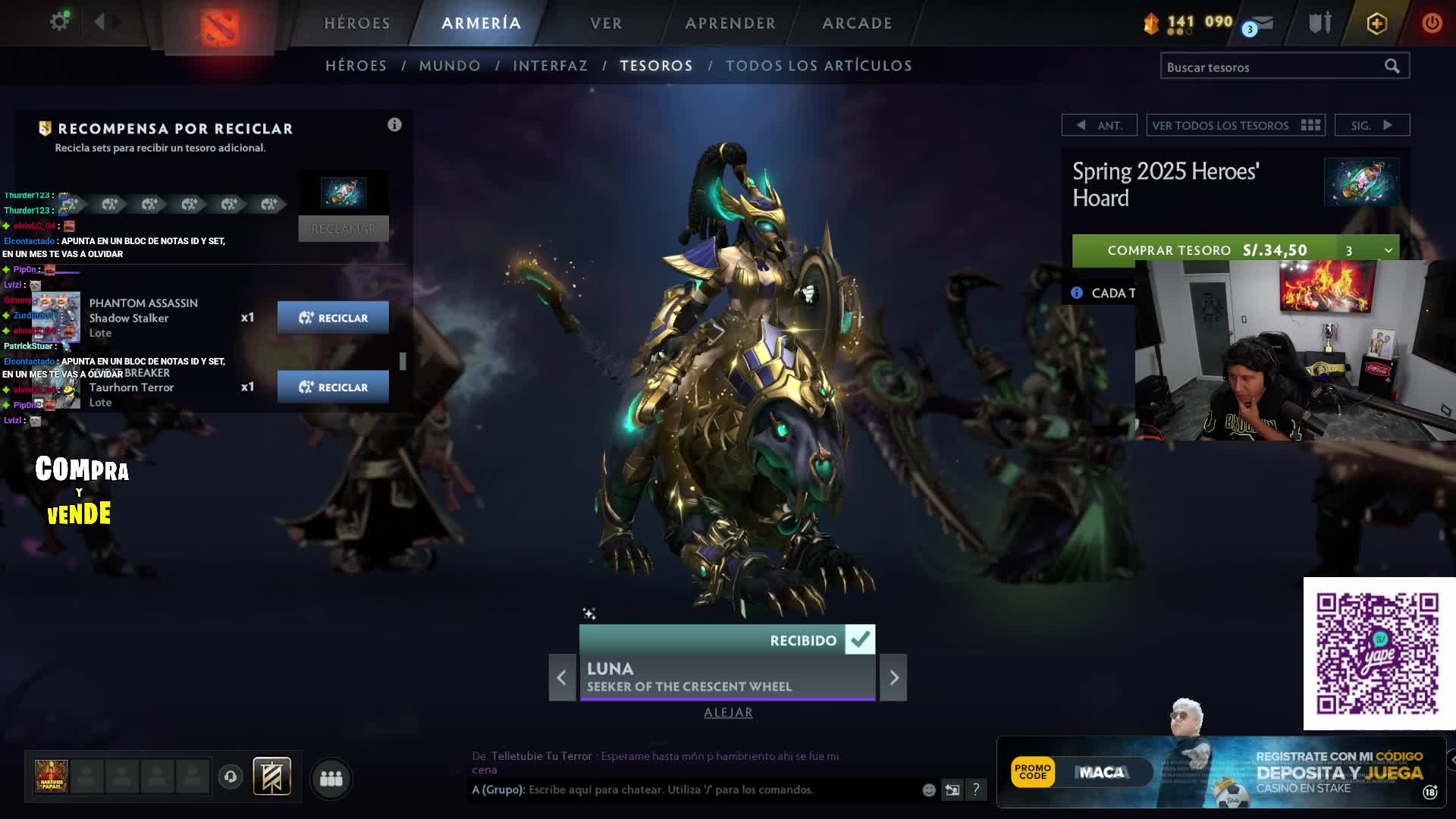Show the previous set before Luna

coord(562,677)
